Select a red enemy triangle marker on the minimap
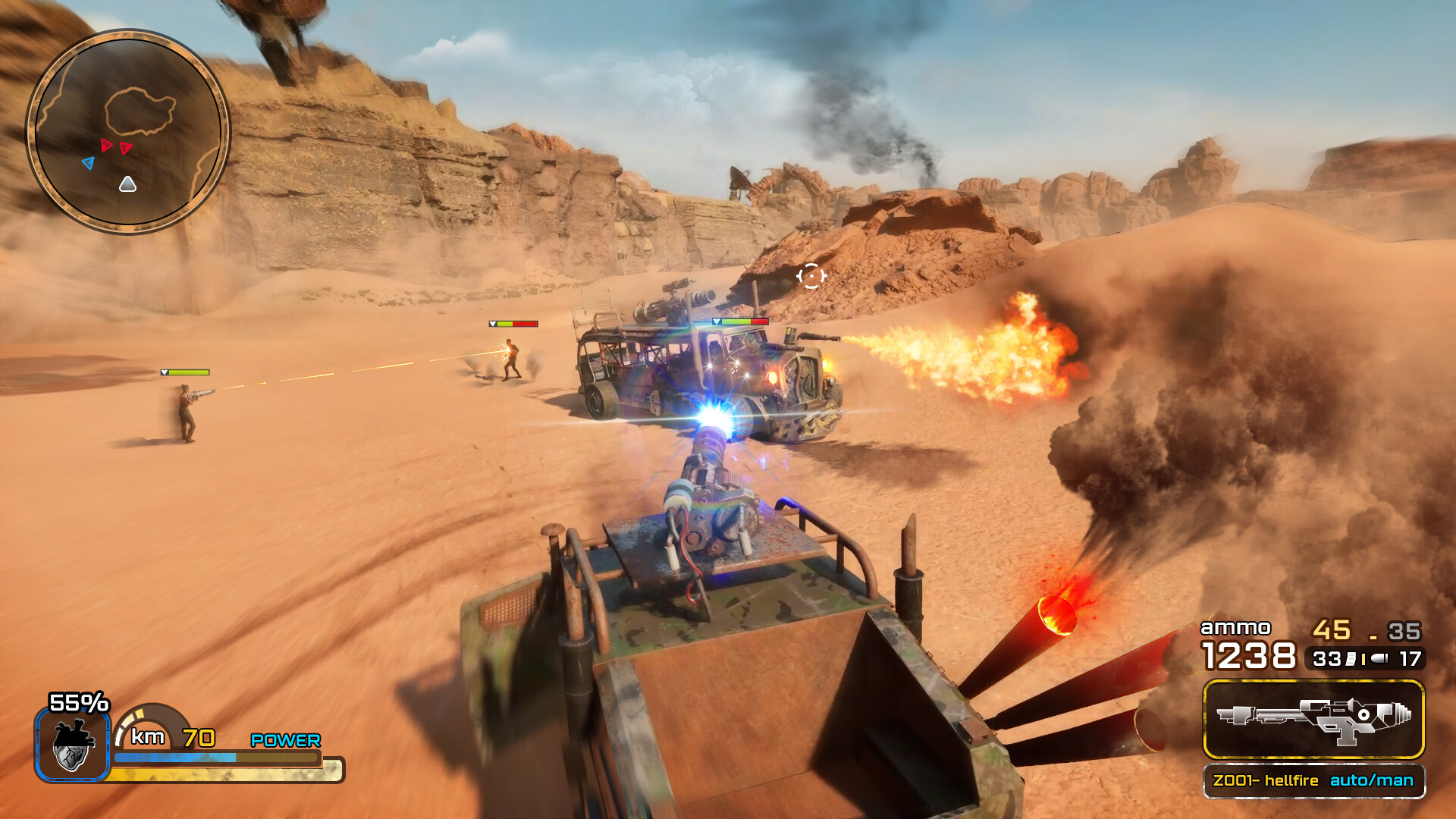This screenshot has width=1456, height=819. (x=106, y=146)
